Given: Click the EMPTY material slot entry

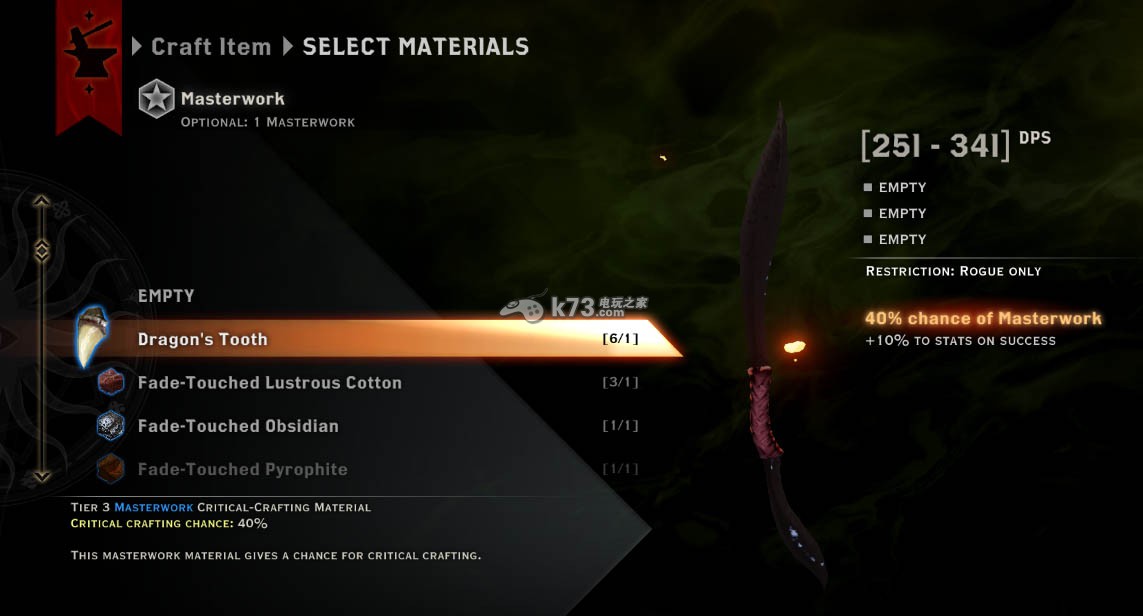Looking at the screenshot, I should [x=166, y=296].
